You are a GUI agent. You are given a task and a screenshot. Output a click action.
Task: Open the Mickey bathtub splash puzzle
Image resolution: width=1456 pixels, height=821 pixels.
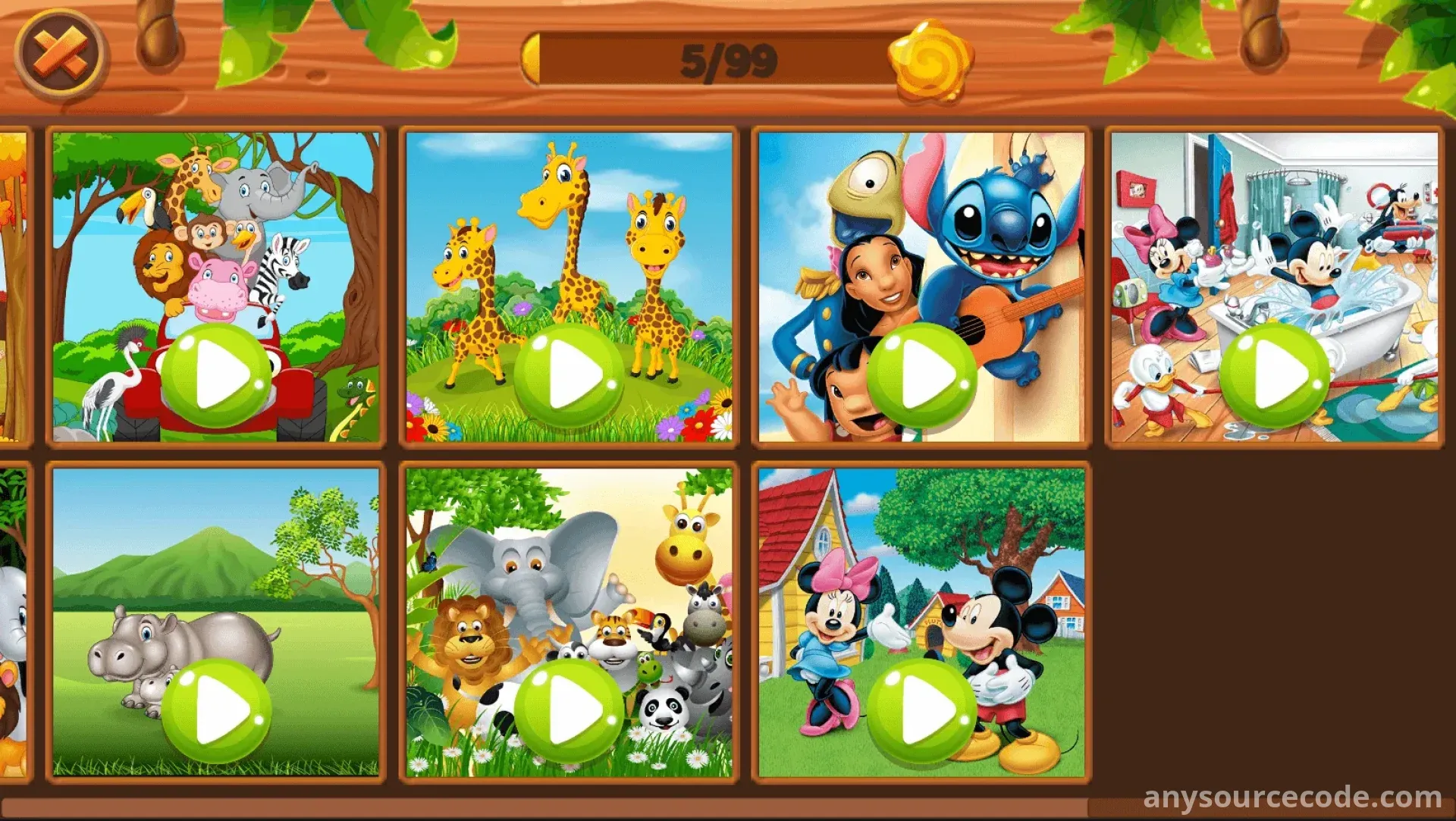tap(1275, 374)
